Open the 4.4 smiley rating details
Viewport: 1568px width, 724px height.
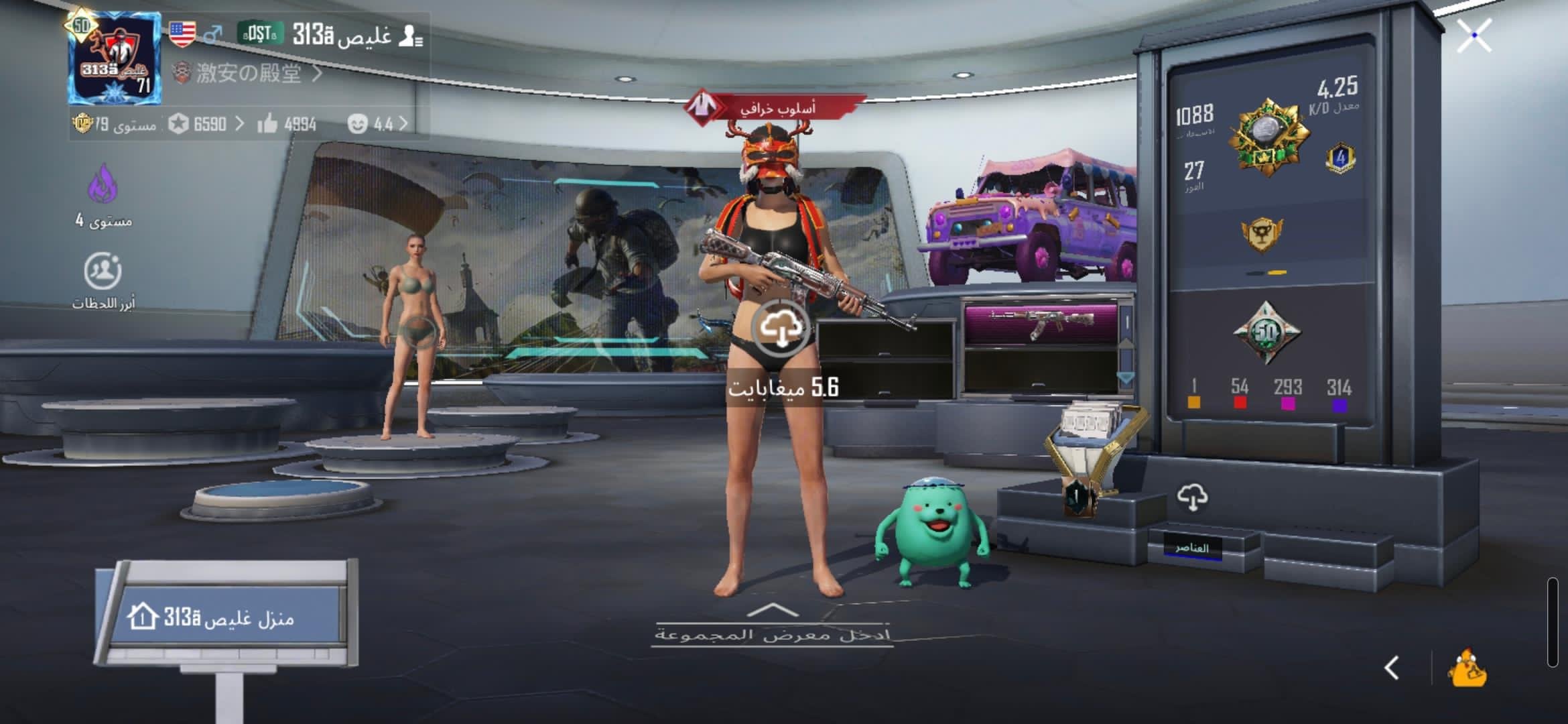pos(377,124)
